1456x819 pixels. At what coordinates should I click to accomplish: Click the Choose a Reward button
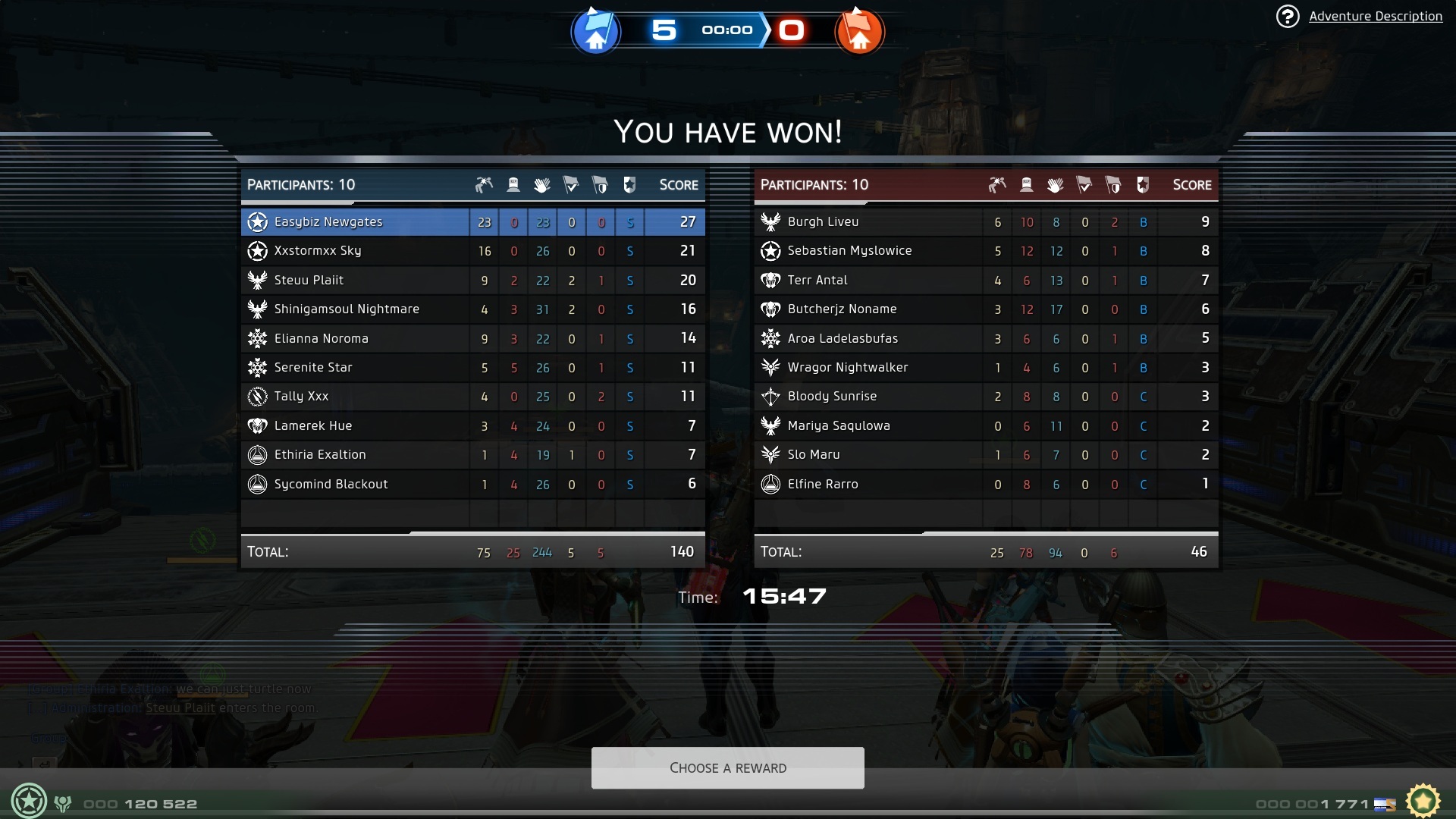(x=727, y=767)
